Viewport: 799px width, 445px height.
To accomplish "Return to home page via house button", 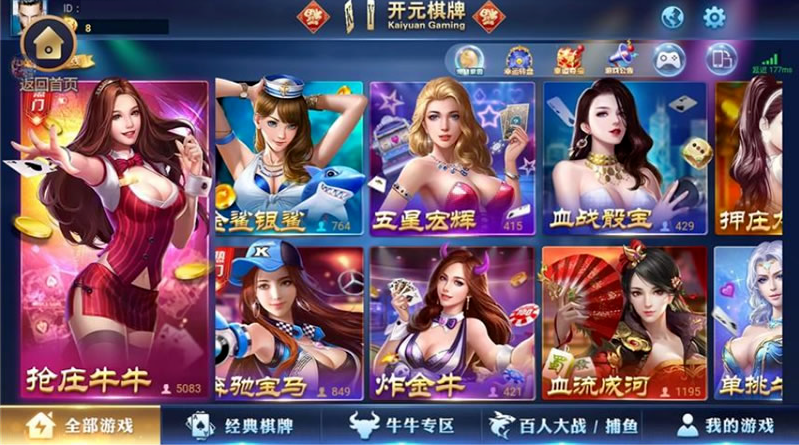I will (48, 43).
